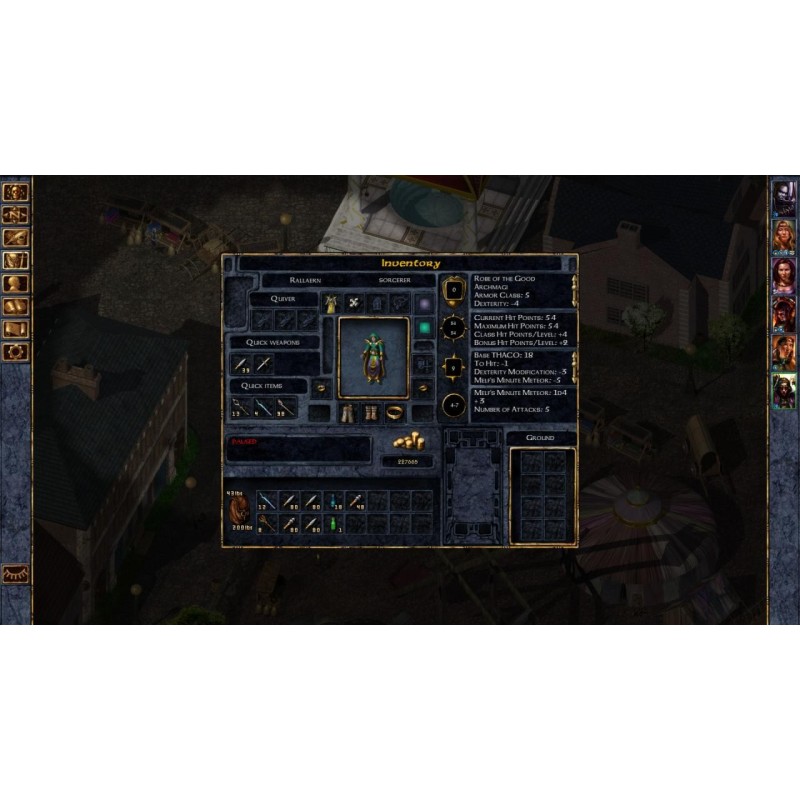Click the armor class shield icon
The width and height of the screenshot is (800, 800).
[x=454, y=290]
